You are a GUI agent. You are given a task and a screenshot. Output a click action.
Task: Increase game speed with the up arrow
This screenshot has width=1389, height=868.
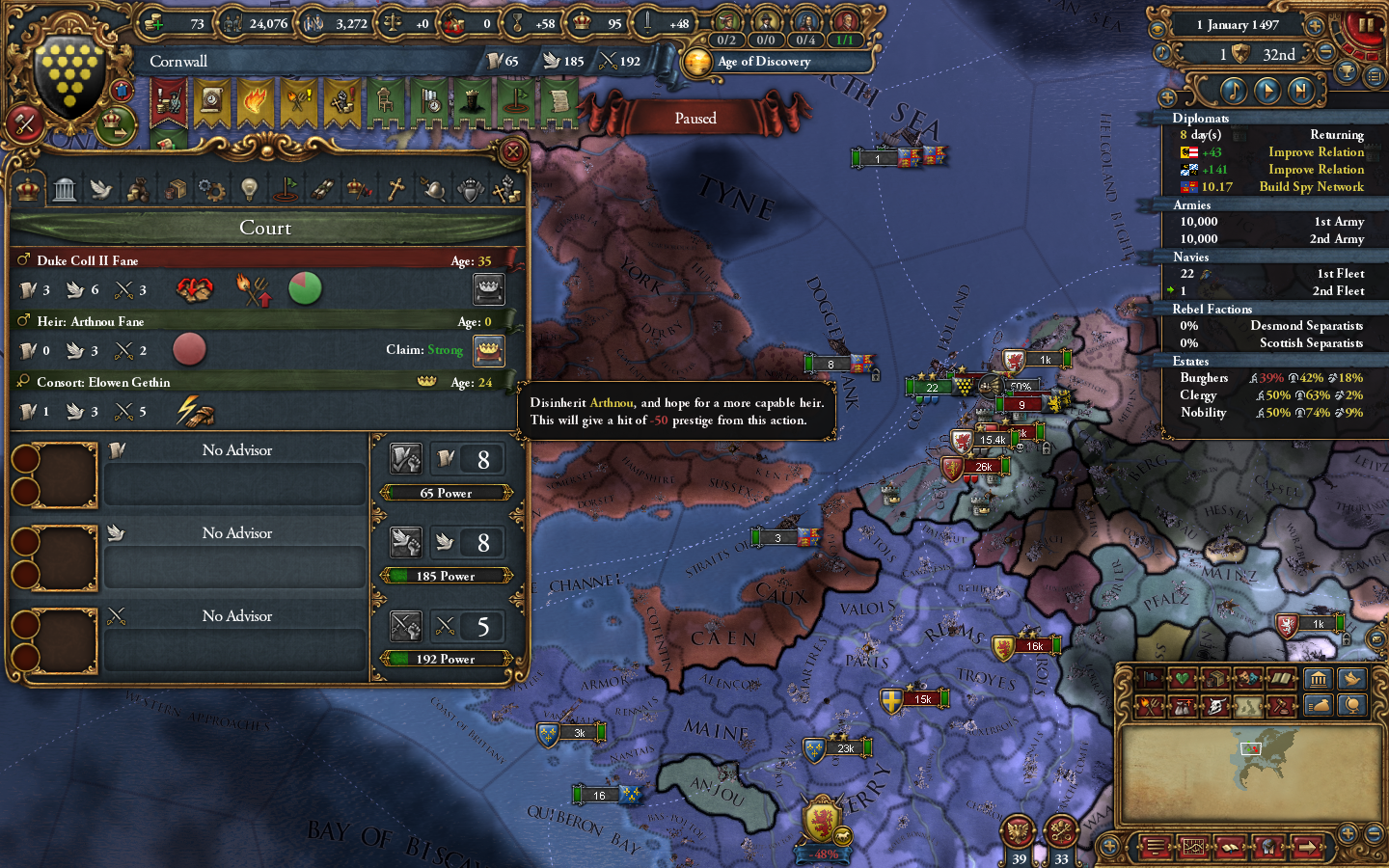[x=1315, y=26]
